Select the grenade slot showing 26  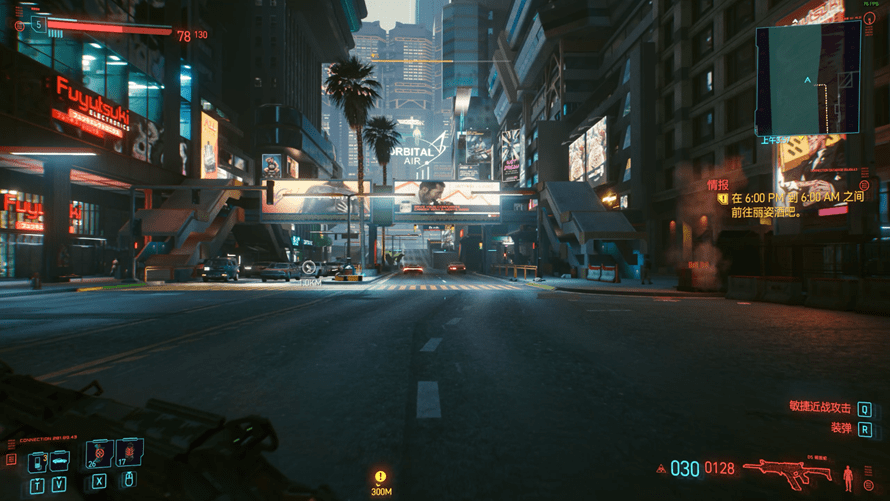click(x=99, y=455)
